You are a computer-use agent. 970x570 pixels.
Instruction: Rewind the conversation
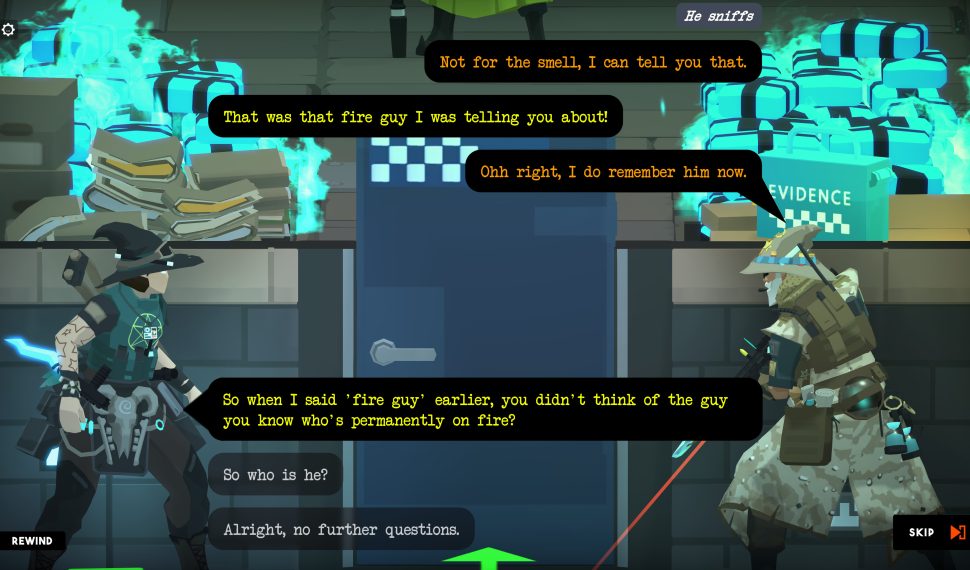point(32,541)
